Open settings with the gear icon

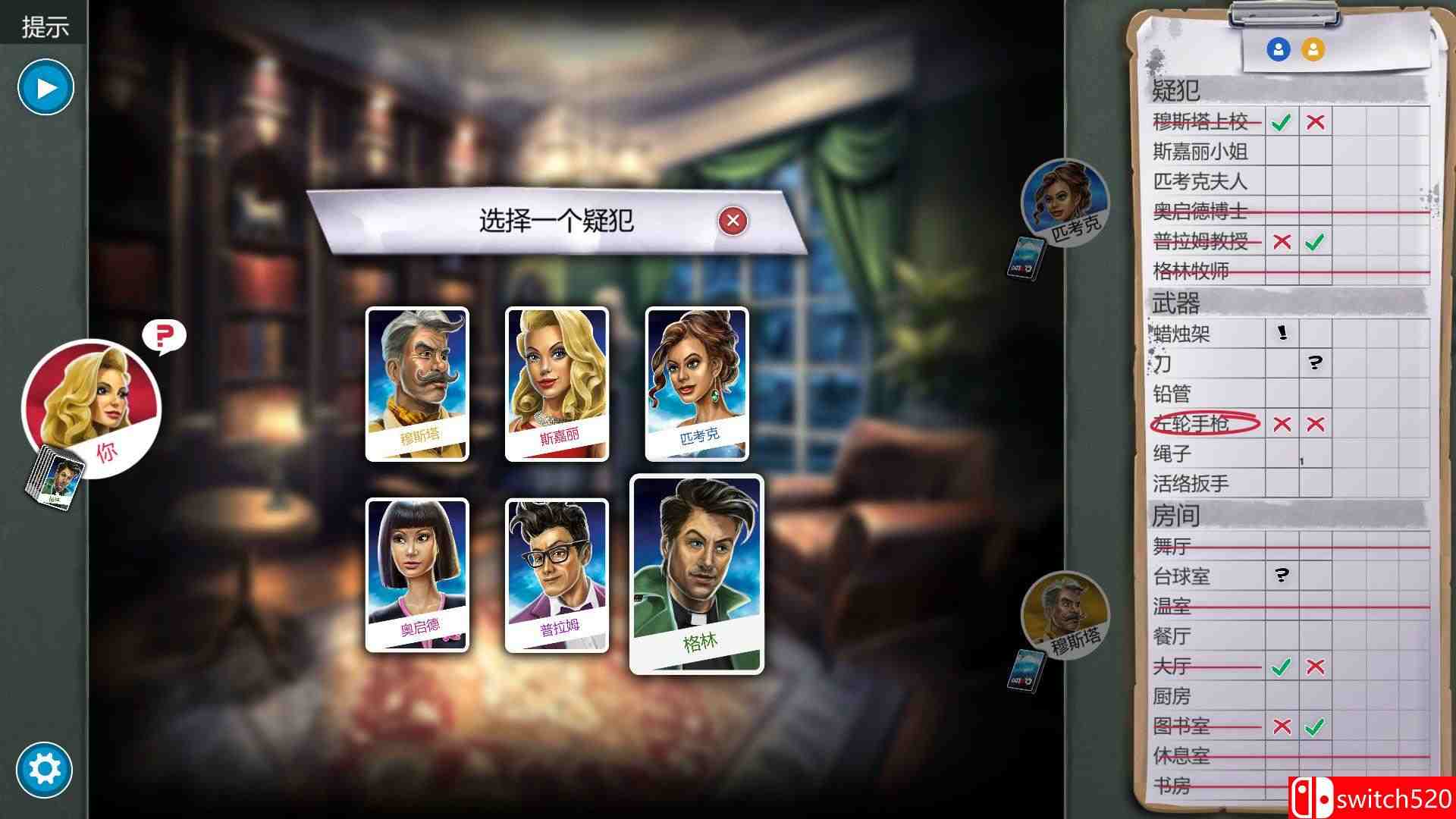tap(45, 770)
